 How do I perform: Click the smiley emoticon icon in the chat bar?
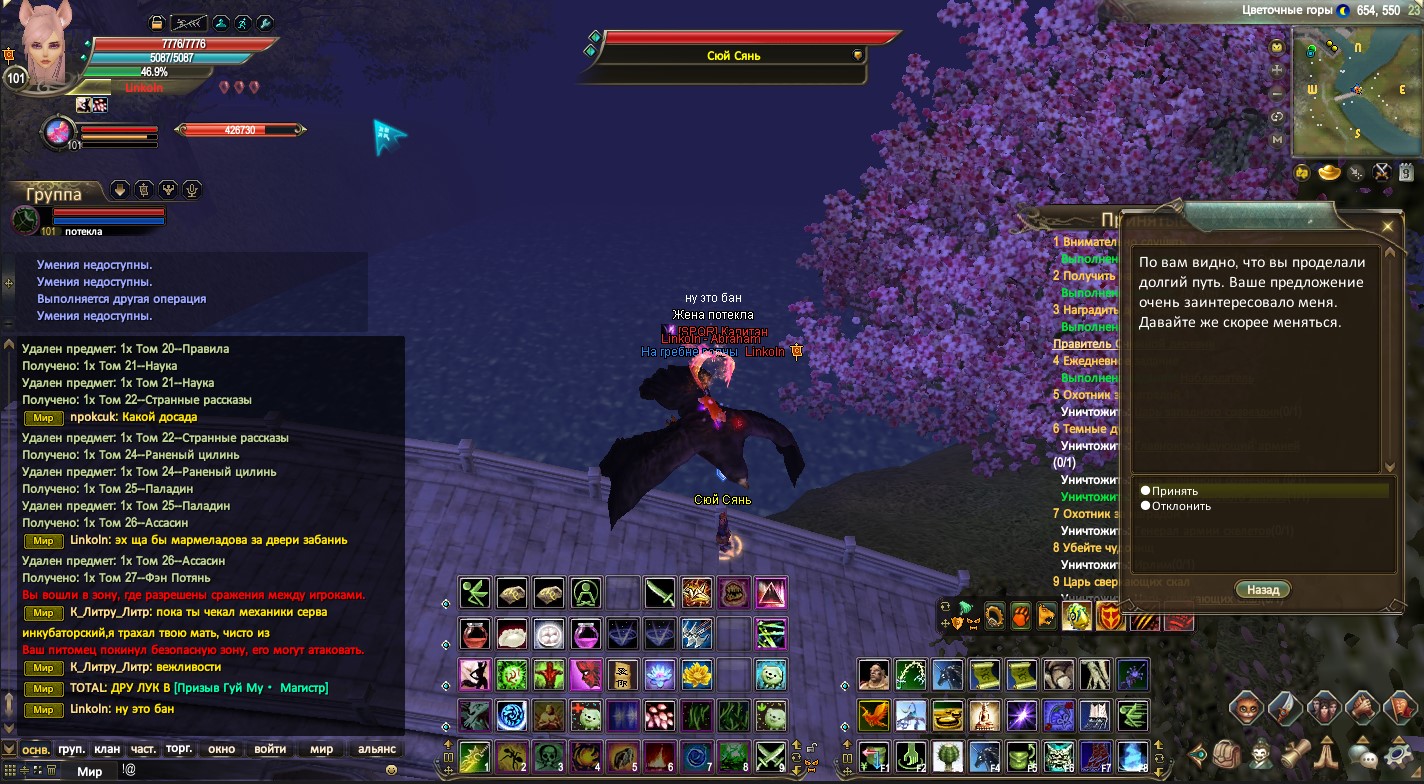392,770
